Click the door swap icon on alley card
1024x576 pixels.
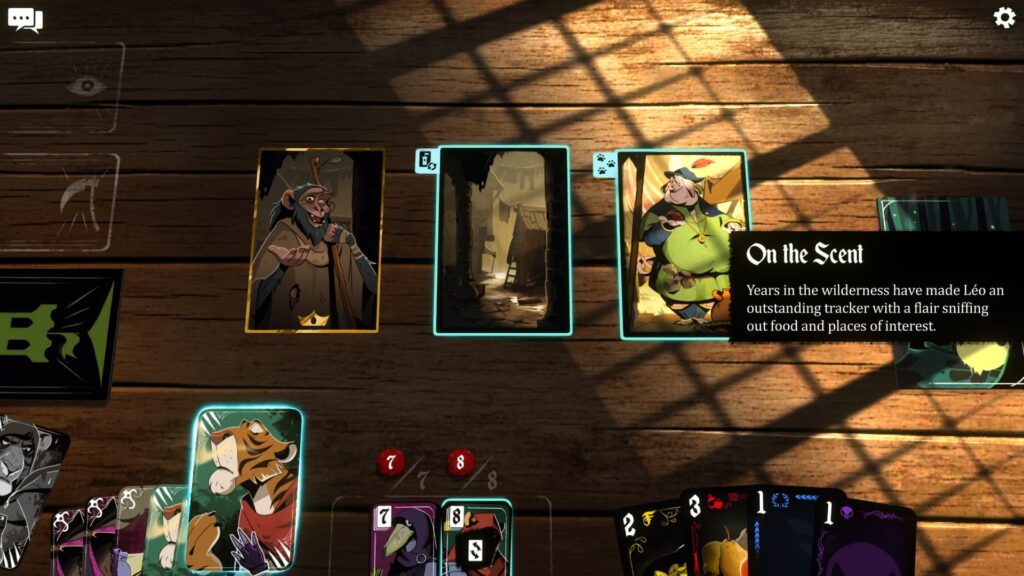tap(426, 160)
